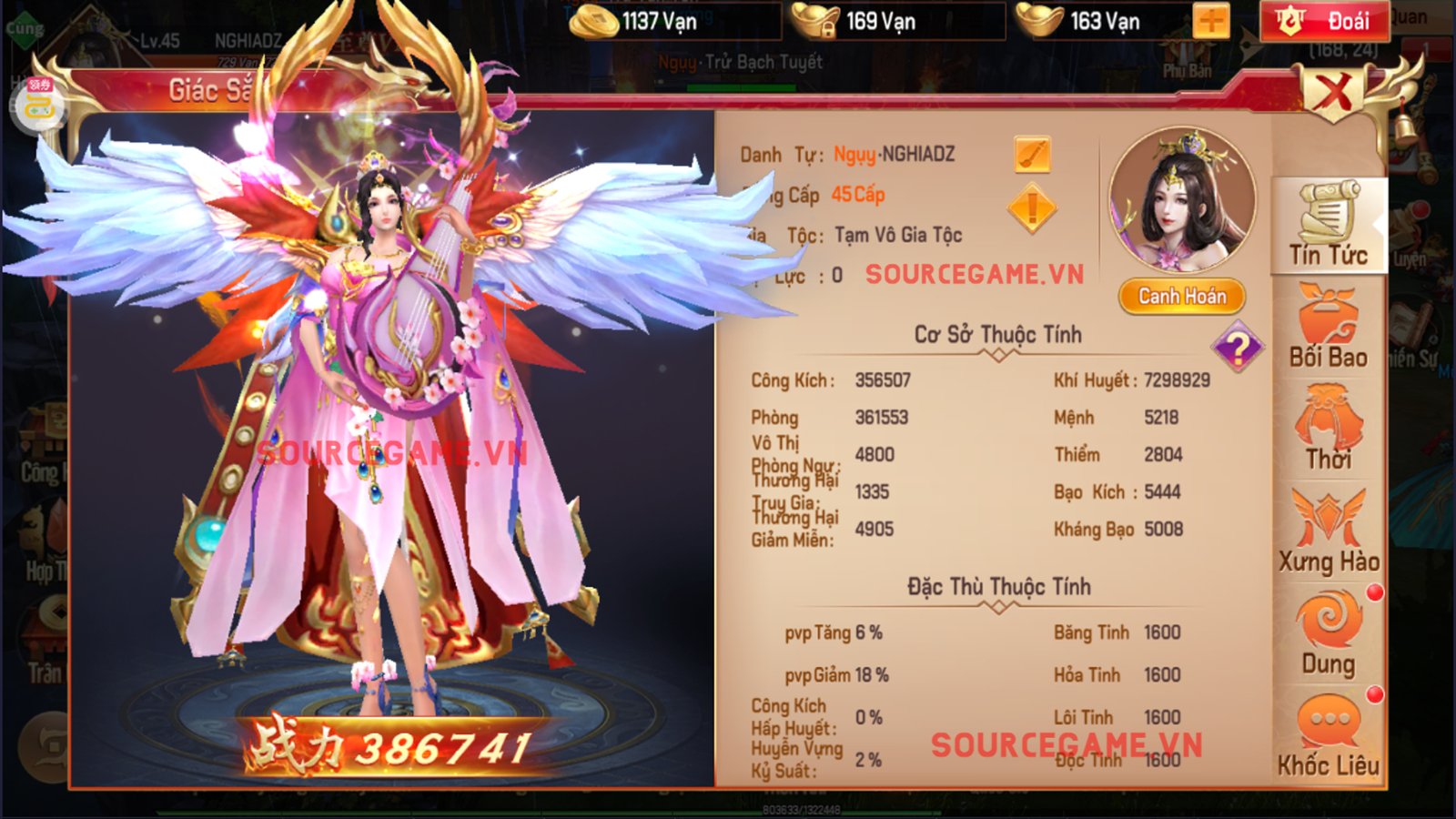Select the Thời tab

(x=1328, y=429)
